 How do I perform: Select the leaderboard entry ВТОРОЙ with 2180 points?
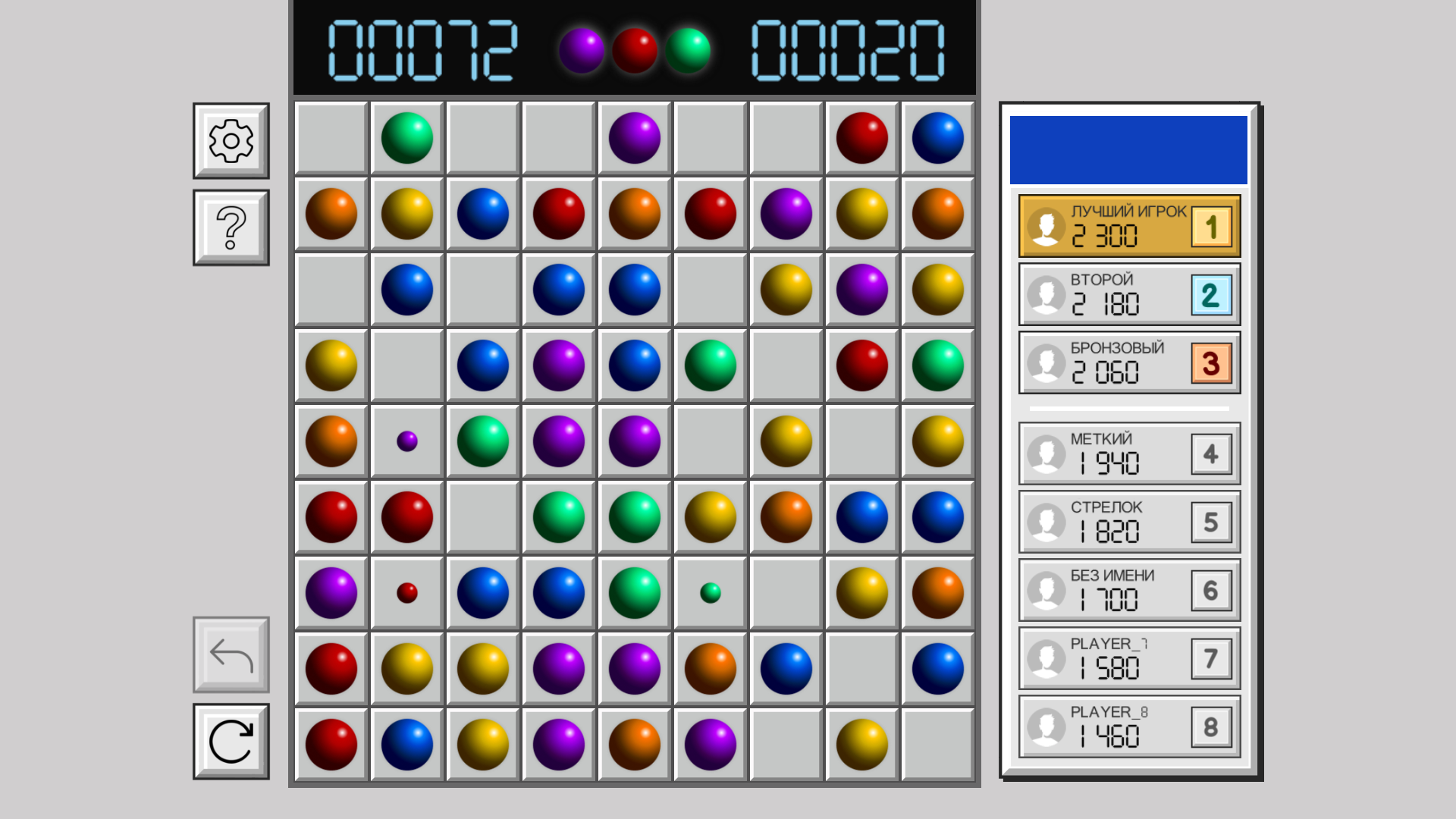click(1128, 294)
